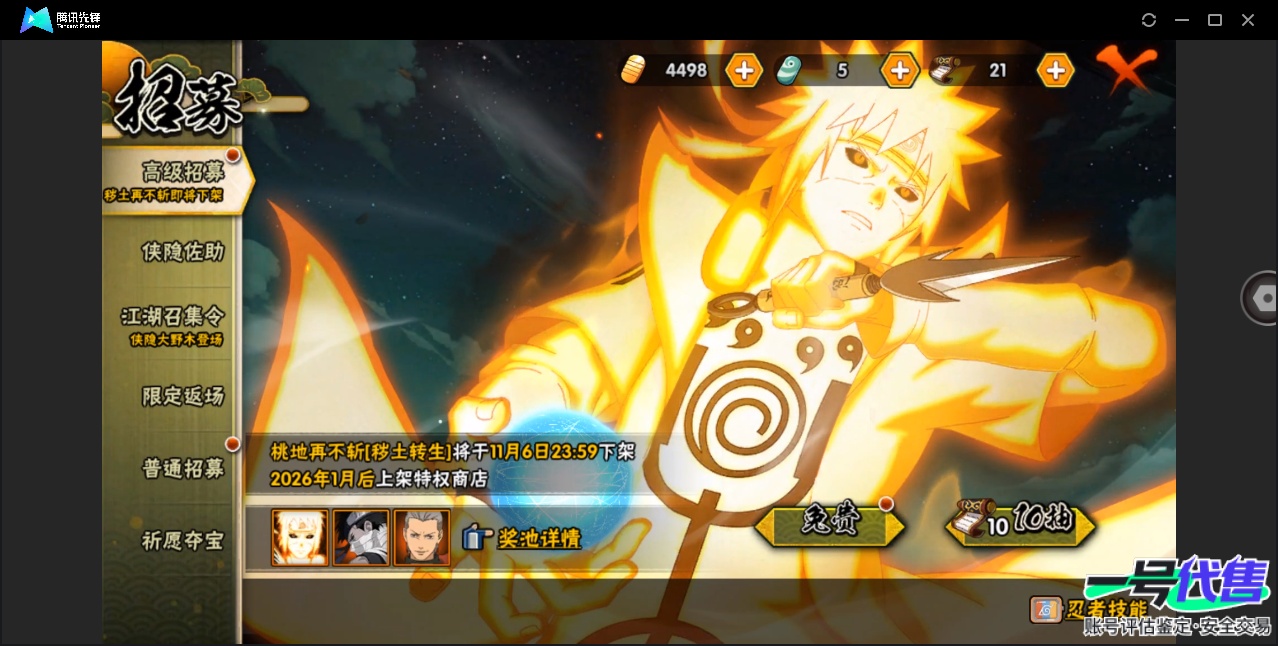Viewport: 1278px width, 646px height.
Task: Add more recruitment scrolls with plus button
Action: coord(1055,70)
